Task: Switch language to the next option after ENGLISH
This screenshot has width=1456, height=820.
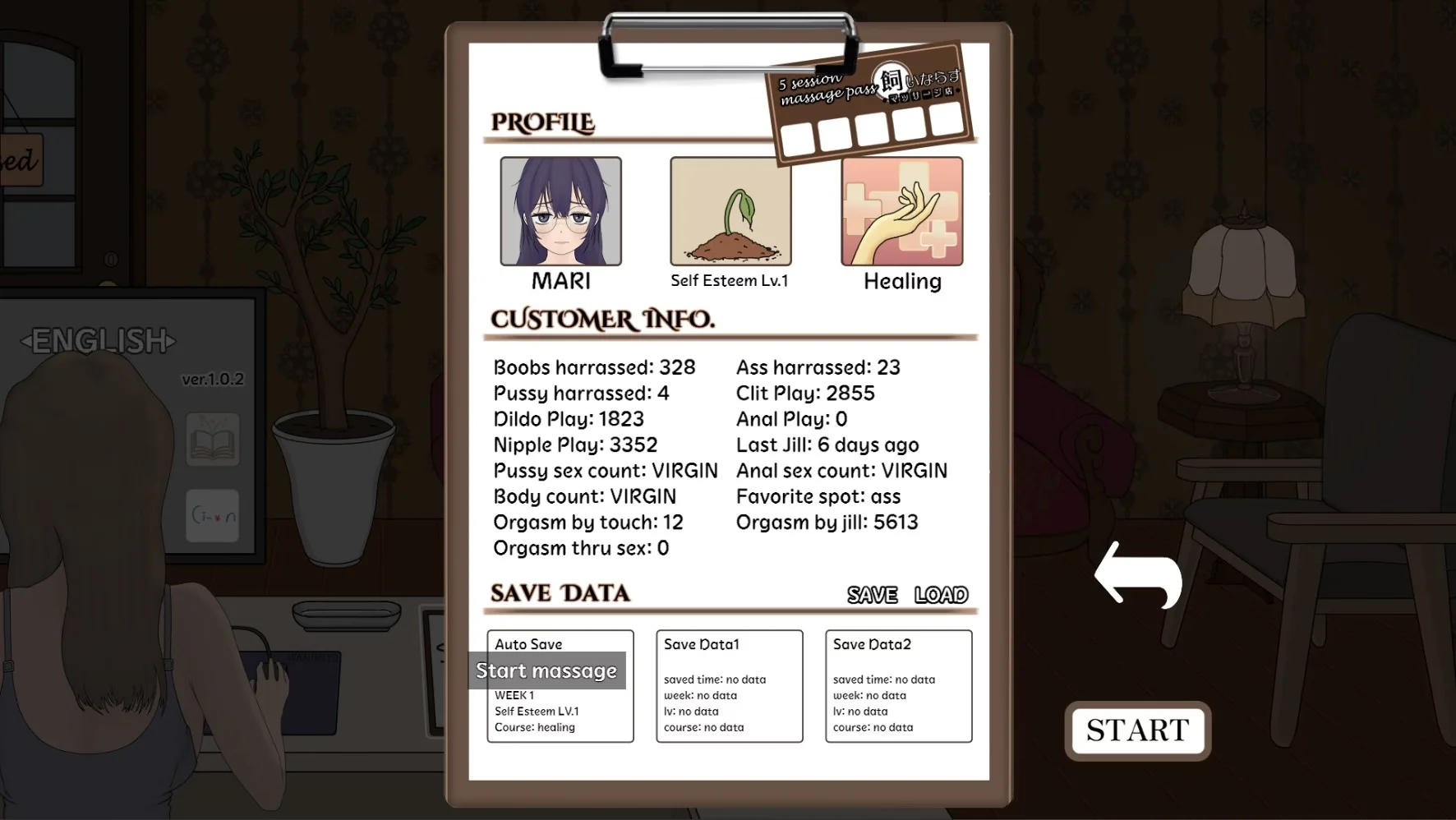Action: (170, 341)
